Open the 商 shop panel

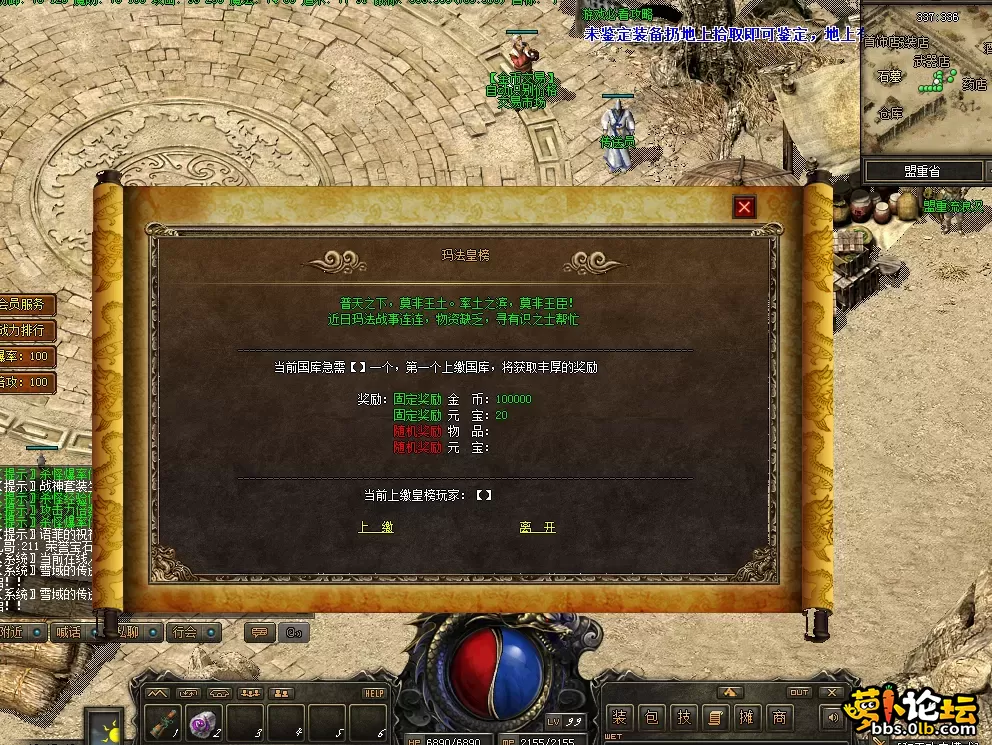click(778, 717)
